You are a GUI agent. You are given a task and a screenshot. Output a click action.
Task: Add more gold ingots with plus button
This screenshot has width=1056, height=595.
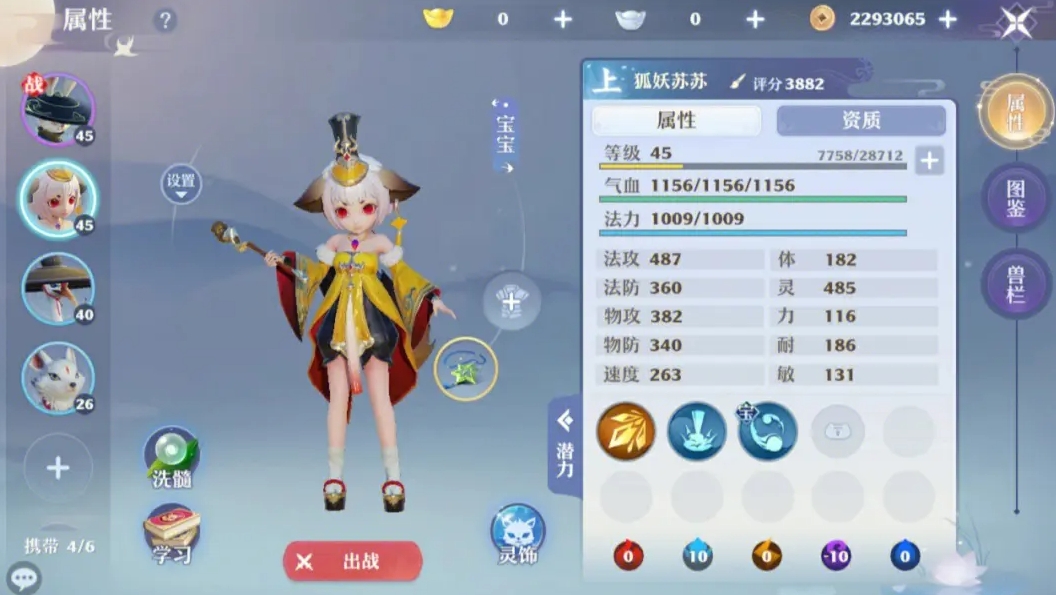coord(563,19)
